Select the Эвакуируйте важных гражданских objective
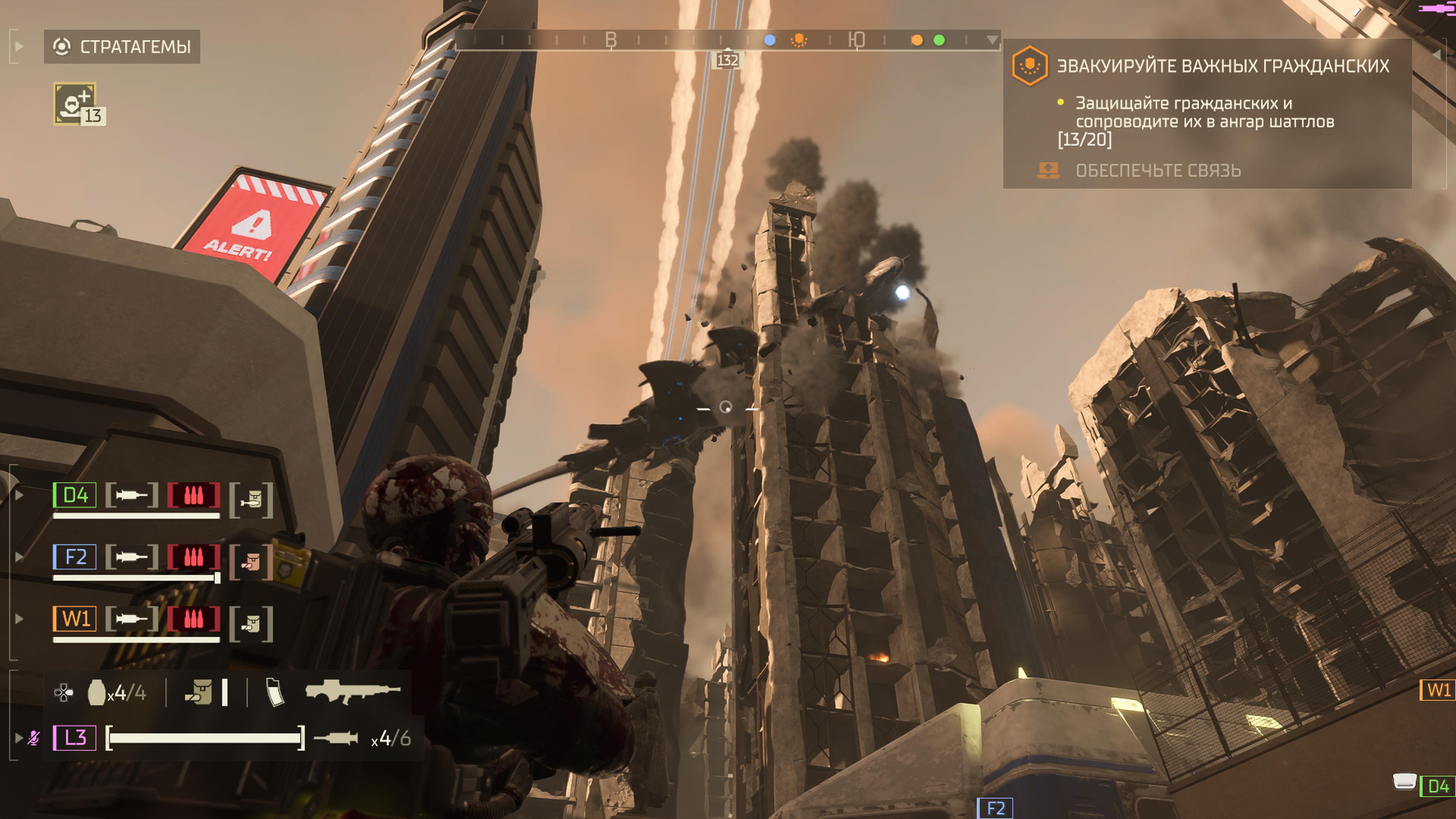 pyautogui.click(x=1222, y=66)
